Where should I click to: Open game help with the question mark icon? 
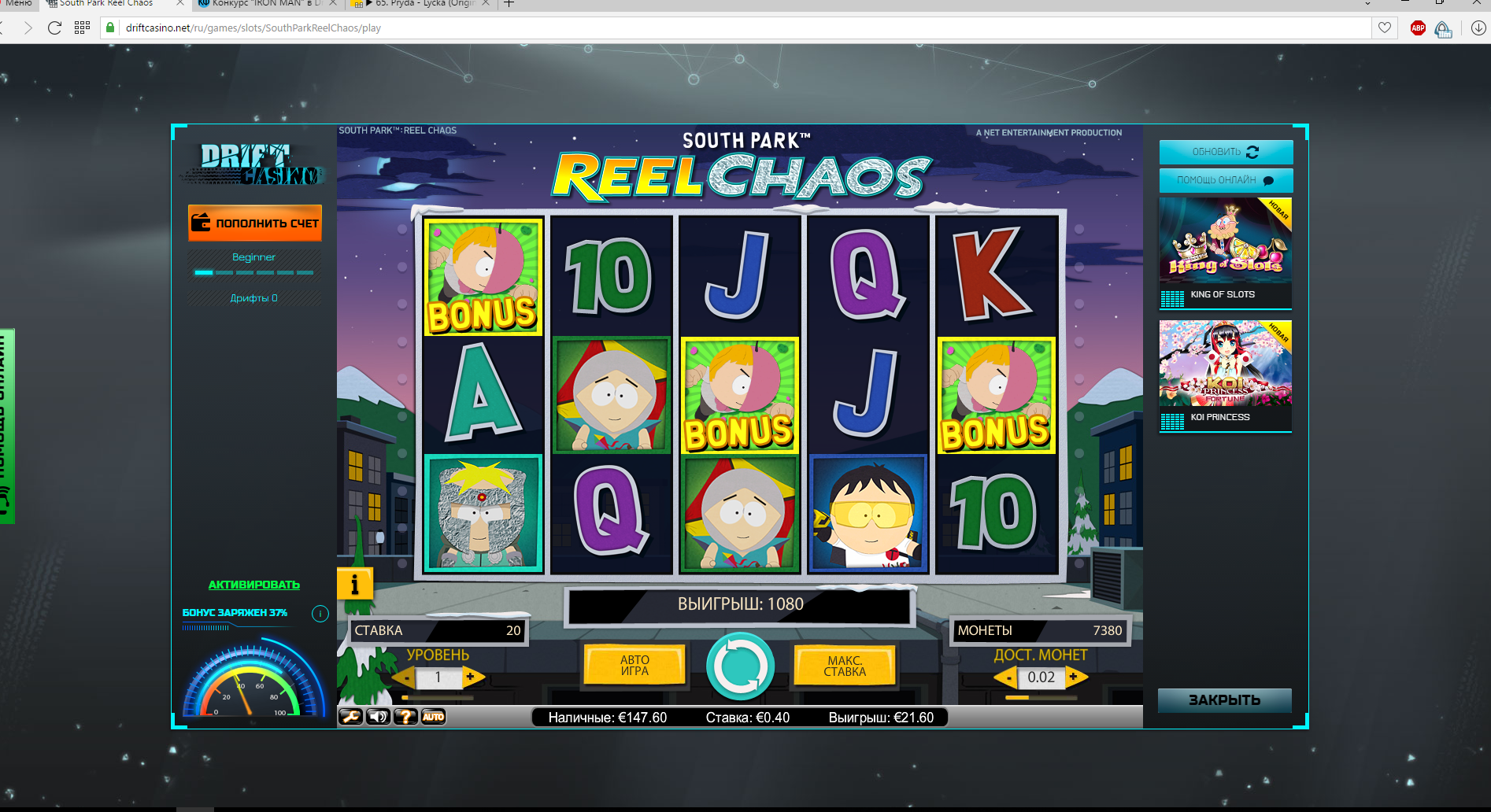coord(405,717)
